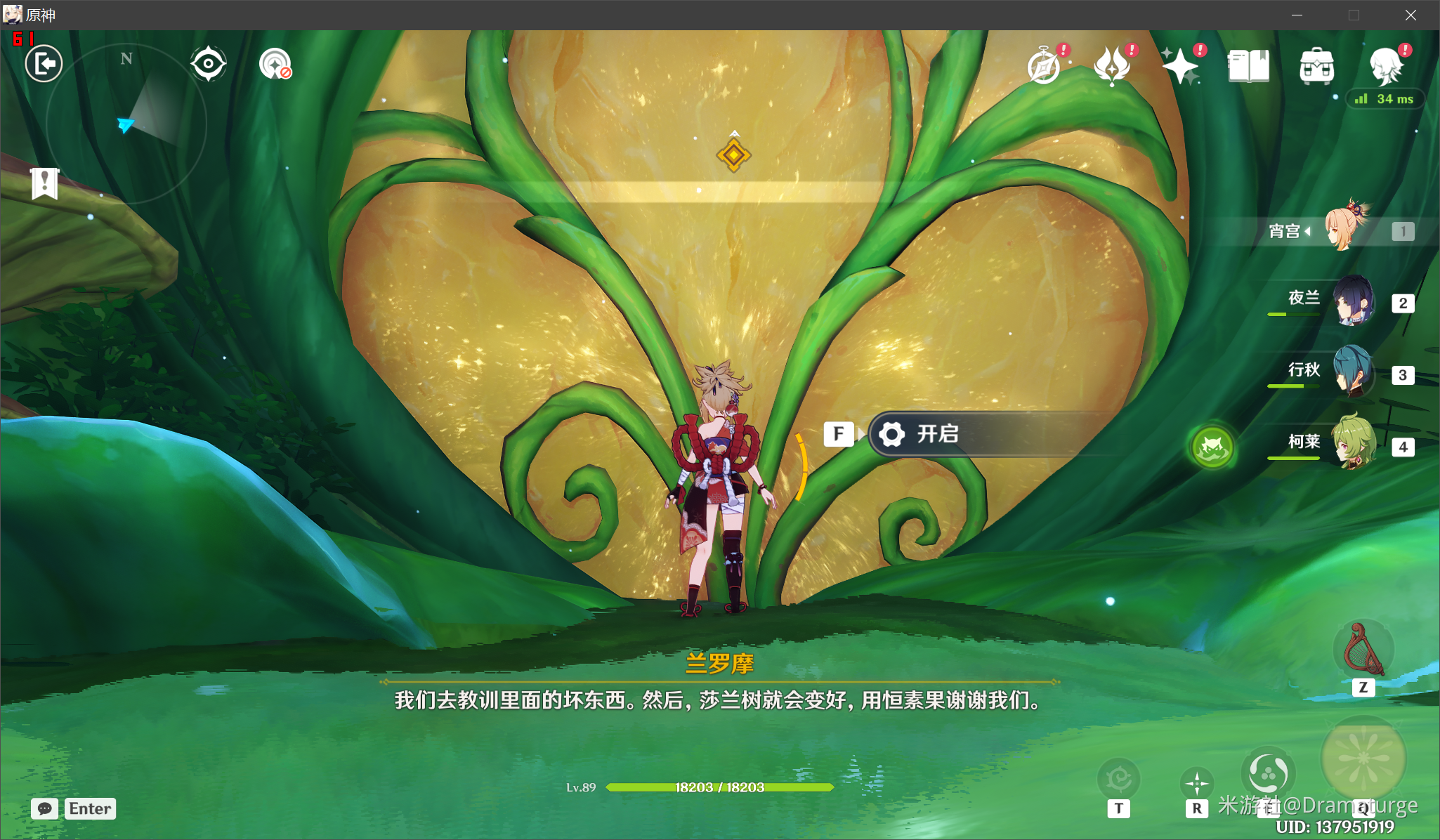Click the exclamation bookmark quest icon

(45, 184)
